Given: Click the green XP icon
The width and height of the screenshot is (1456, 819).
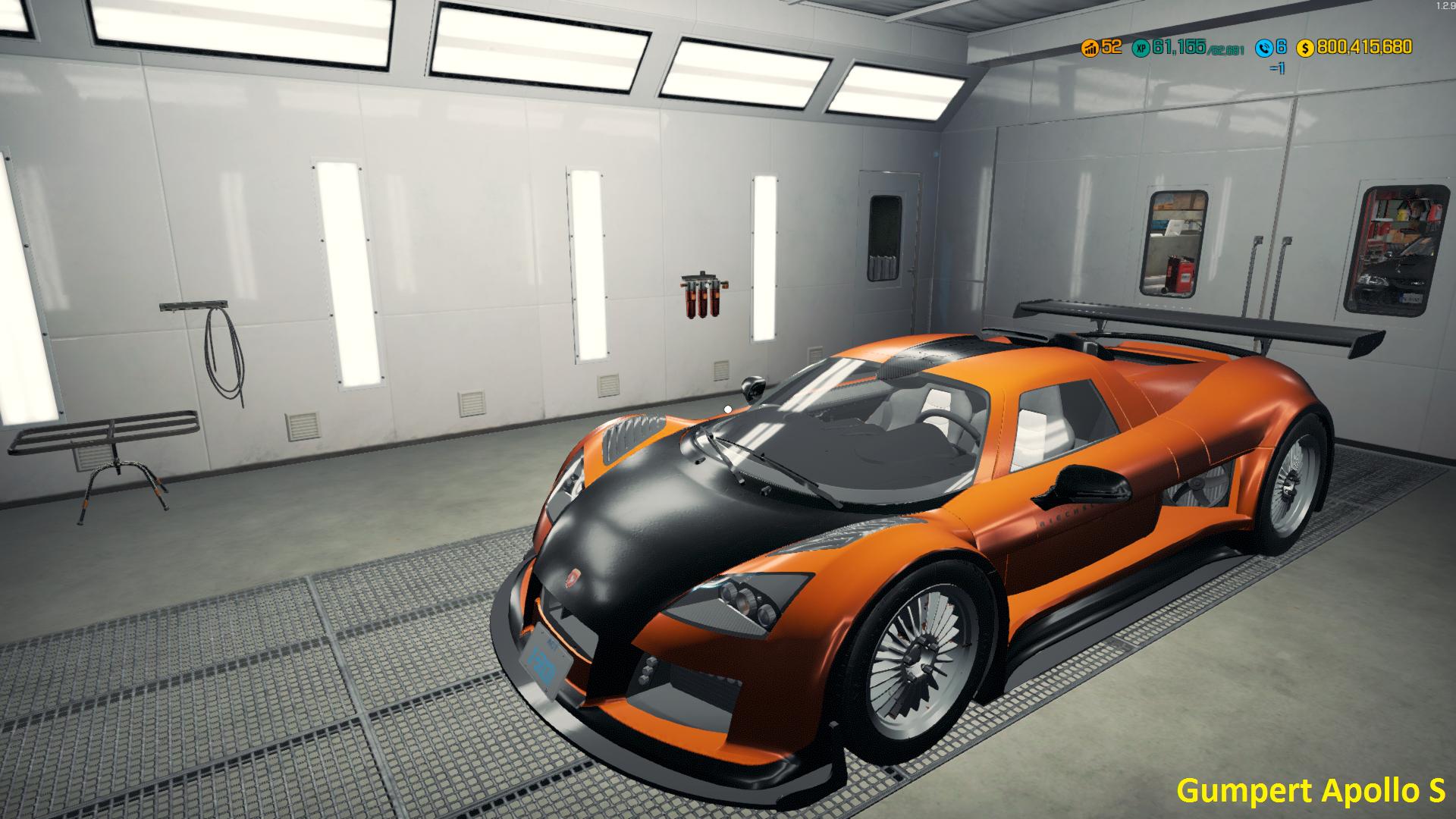Looking at the screenshot, I should tap(1140, 49).
